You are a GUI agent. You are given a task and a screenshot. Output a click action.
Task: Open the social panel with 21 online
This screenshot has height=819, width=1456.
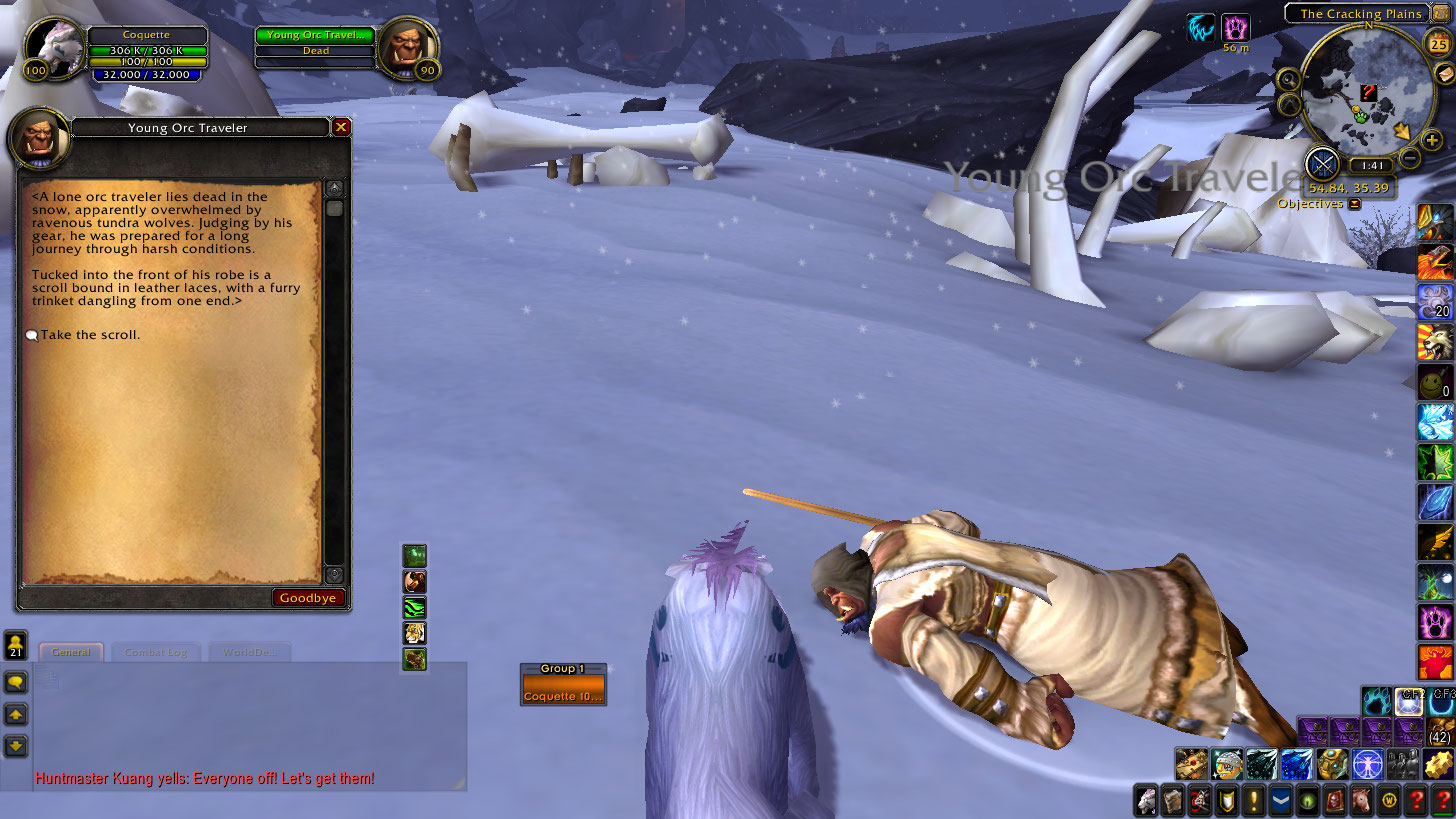pos(16,643)
